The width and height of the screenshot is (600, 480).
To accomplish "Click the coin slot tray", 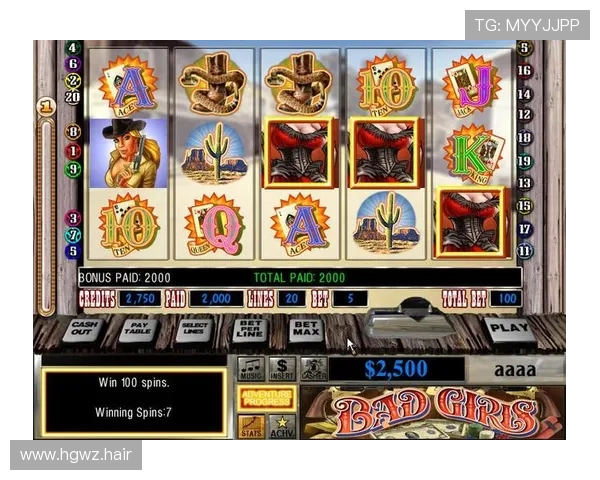I will (401, 323).
